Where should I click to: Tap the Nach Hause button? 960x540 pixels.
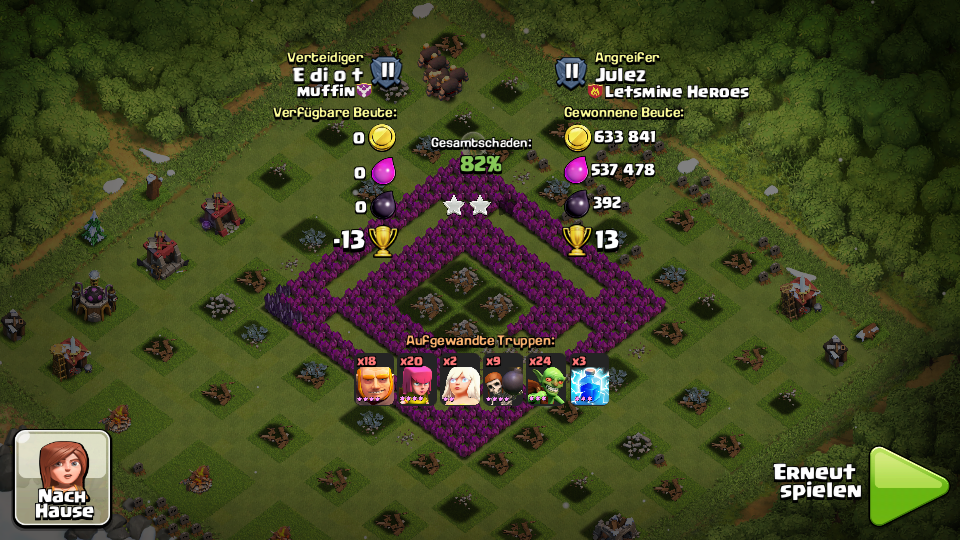coord(63,478)
